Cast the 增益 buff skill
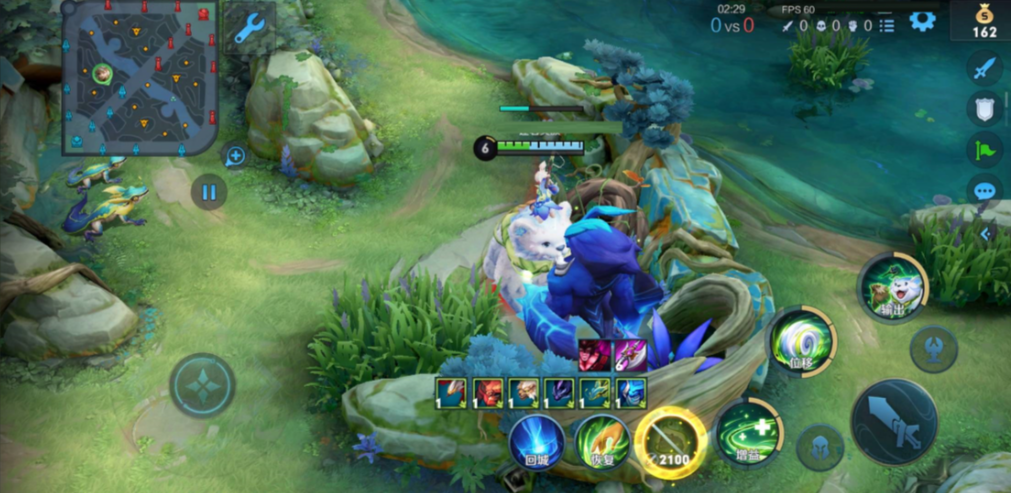Screen dimensions: 1011x493 (748, 433)
